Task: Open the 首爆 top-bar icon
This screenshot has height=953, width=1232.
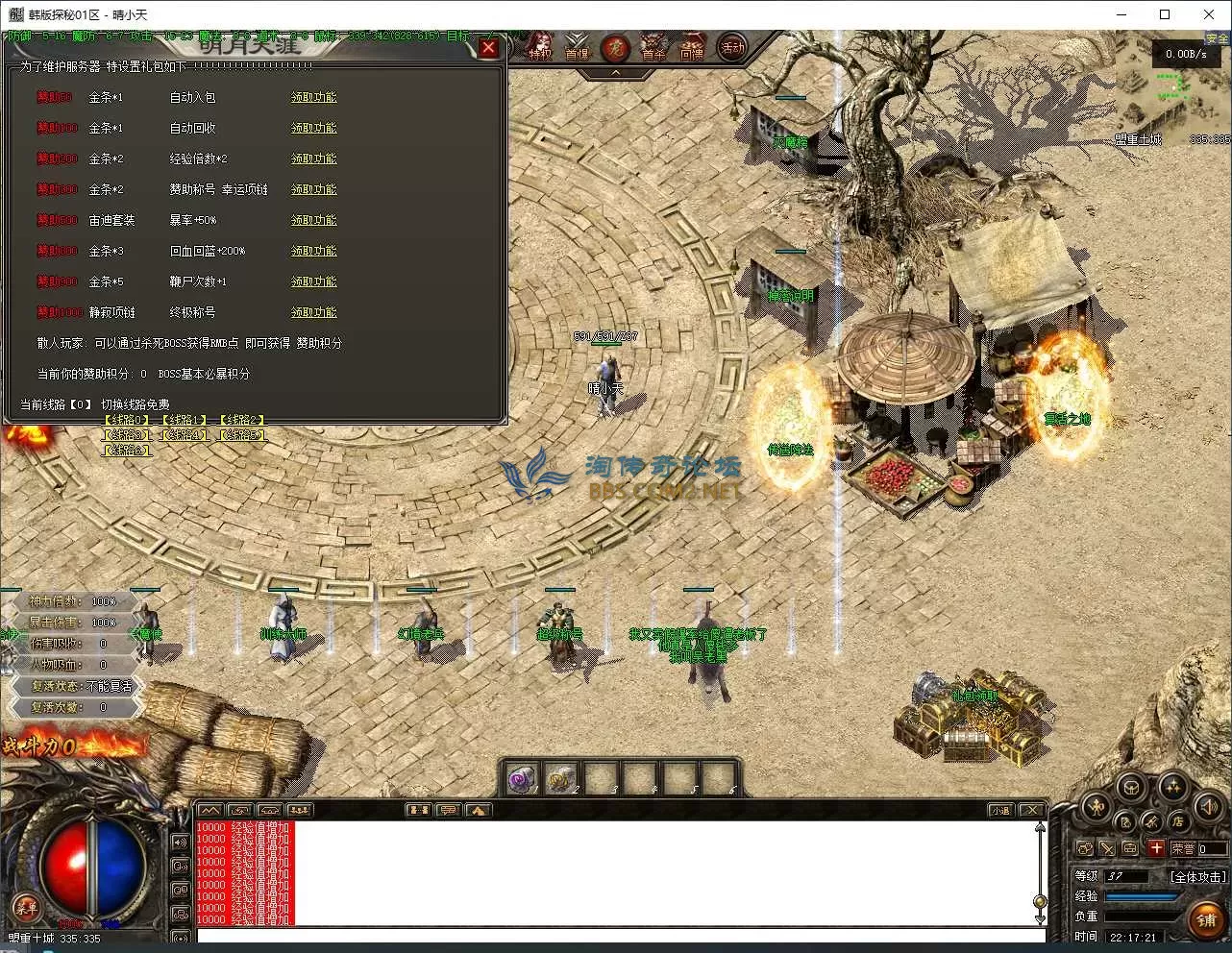Action: (x=577, y=47)
